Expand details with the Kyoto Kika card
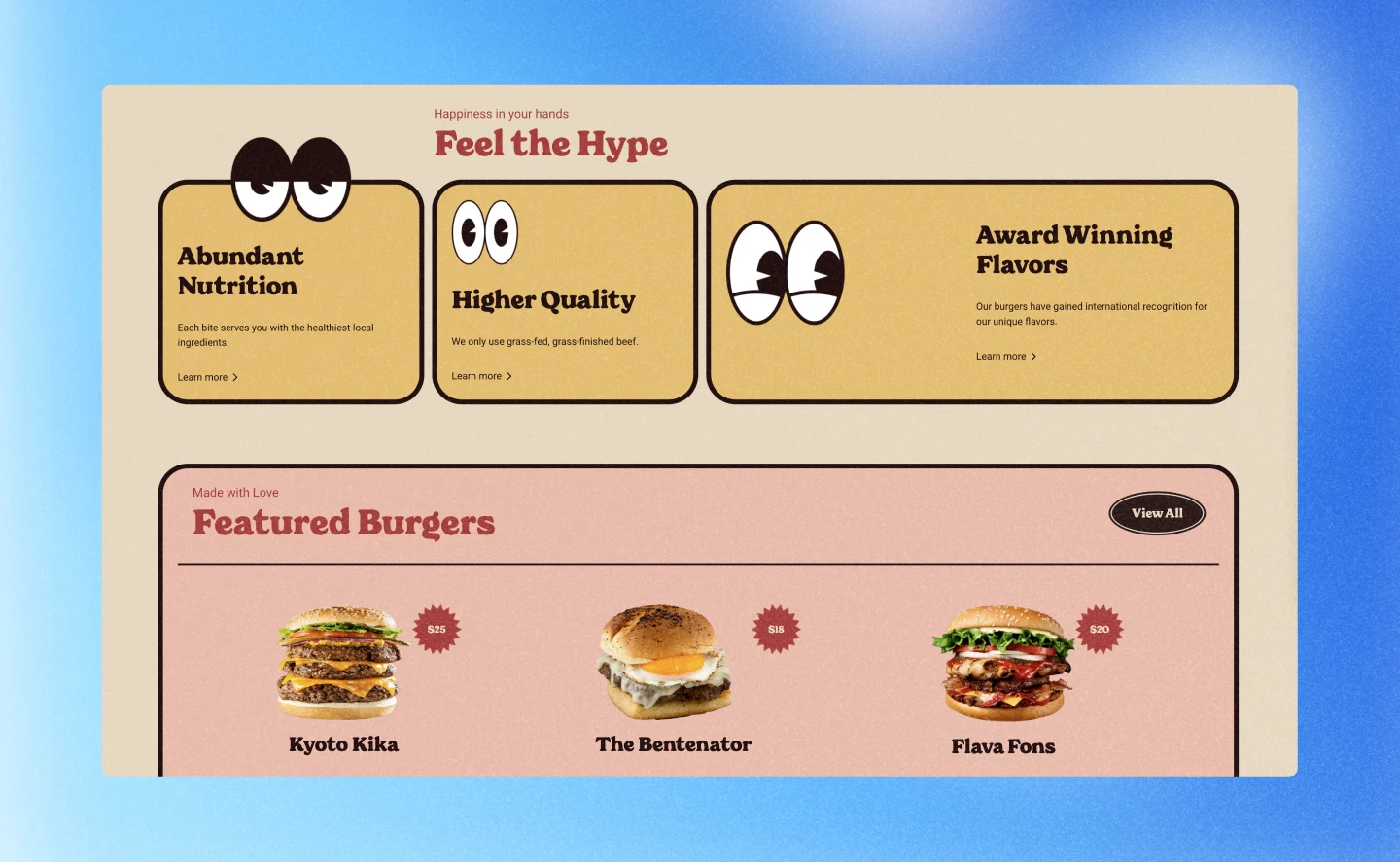1400x862 pixels. tap(343, 680)
